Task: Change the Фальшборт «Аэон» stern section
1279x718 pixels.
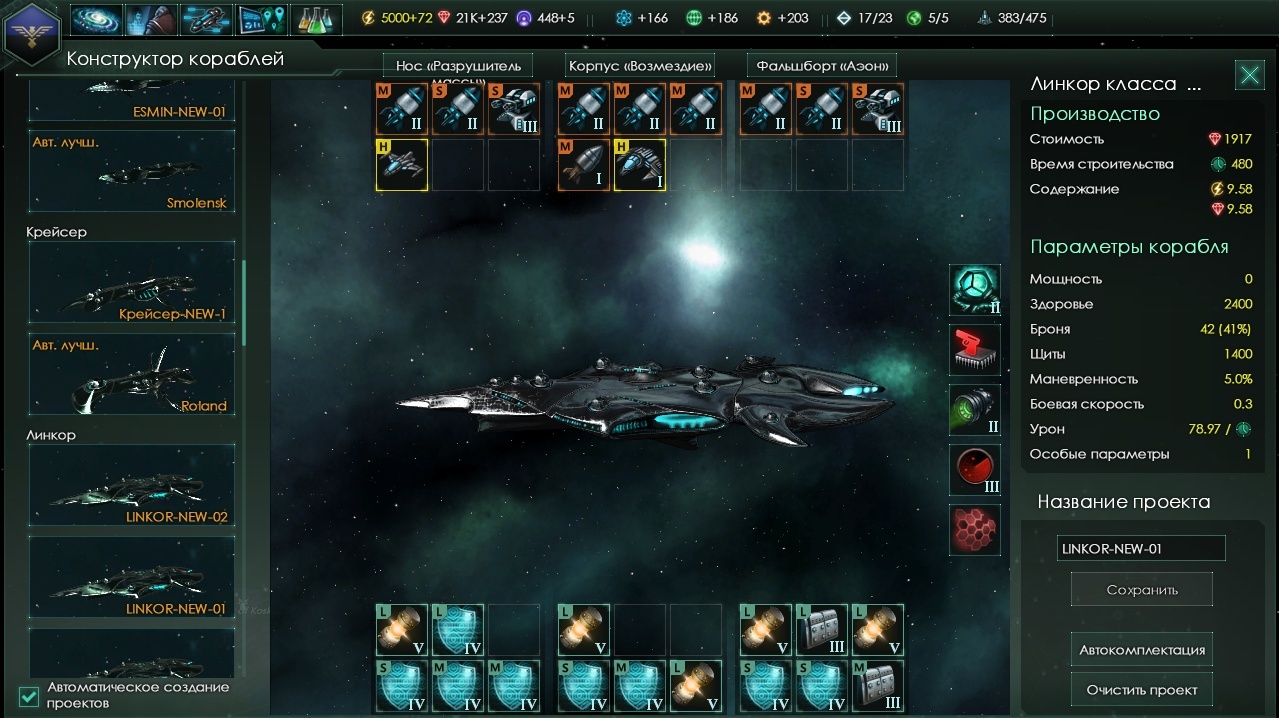Action: point(822,66)
